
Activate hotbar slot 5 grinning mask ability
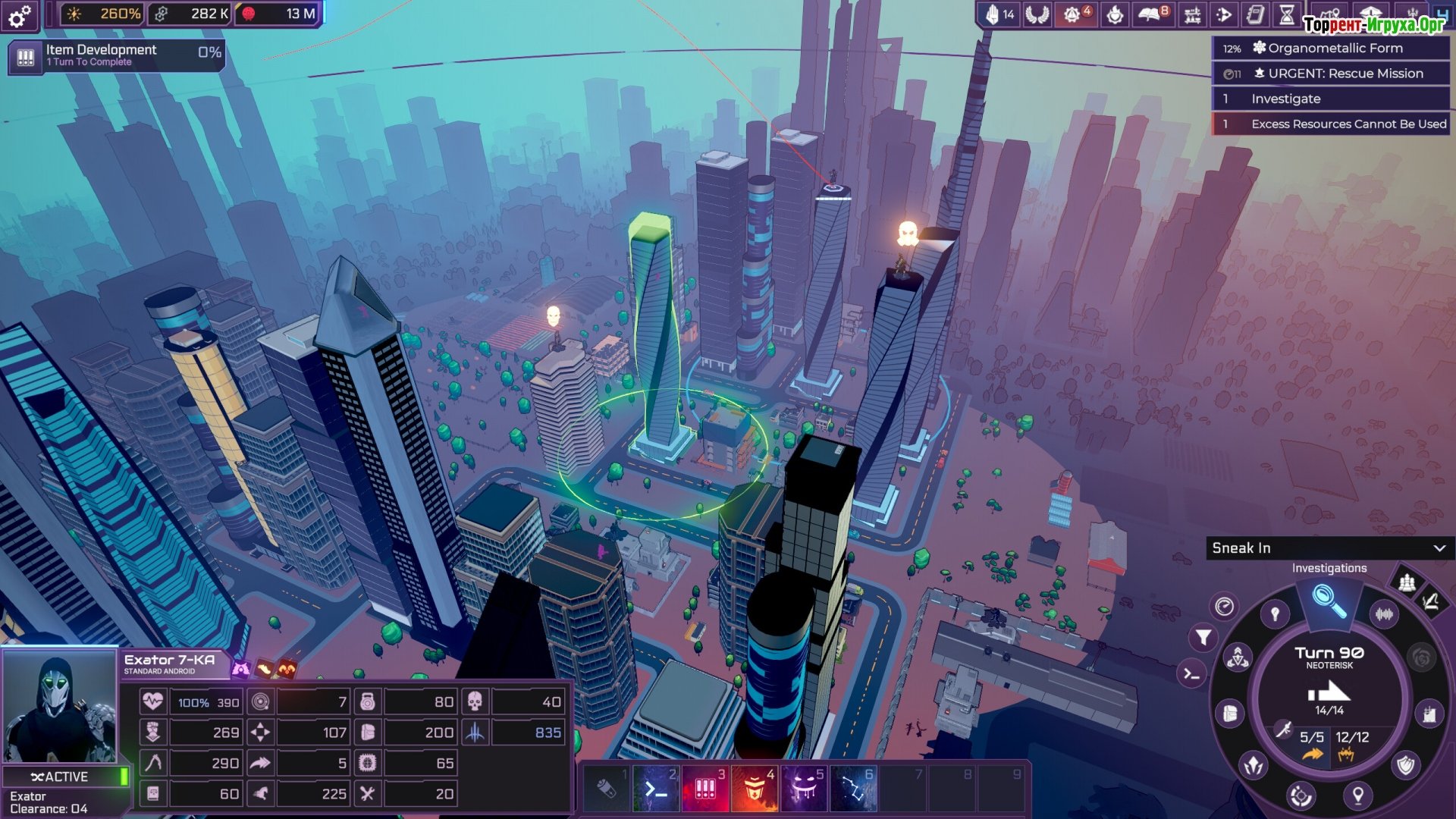803,789
